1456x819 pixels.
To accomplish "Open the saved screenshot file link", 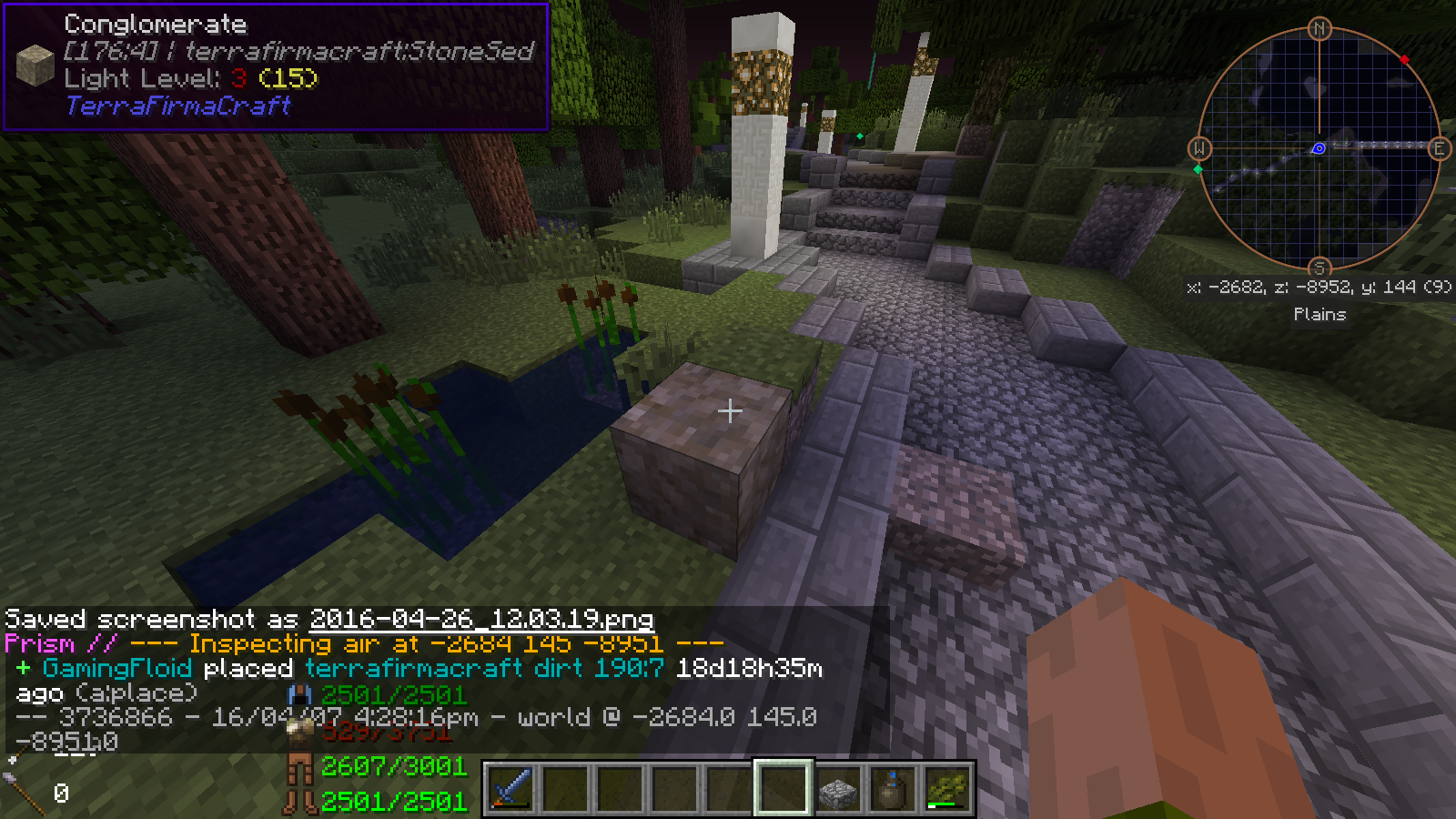I will pyautogui.click(x=481, y=620).
